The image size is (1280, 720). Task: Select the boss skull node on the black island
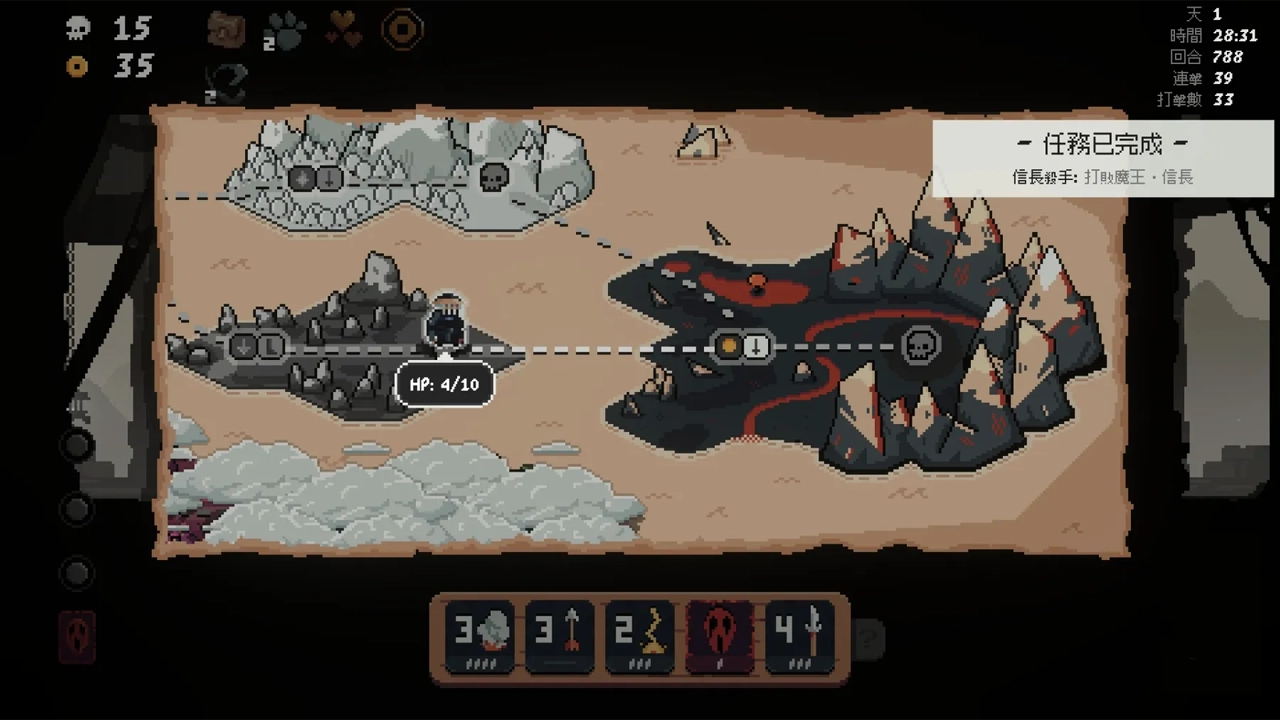tap(920, 346)
